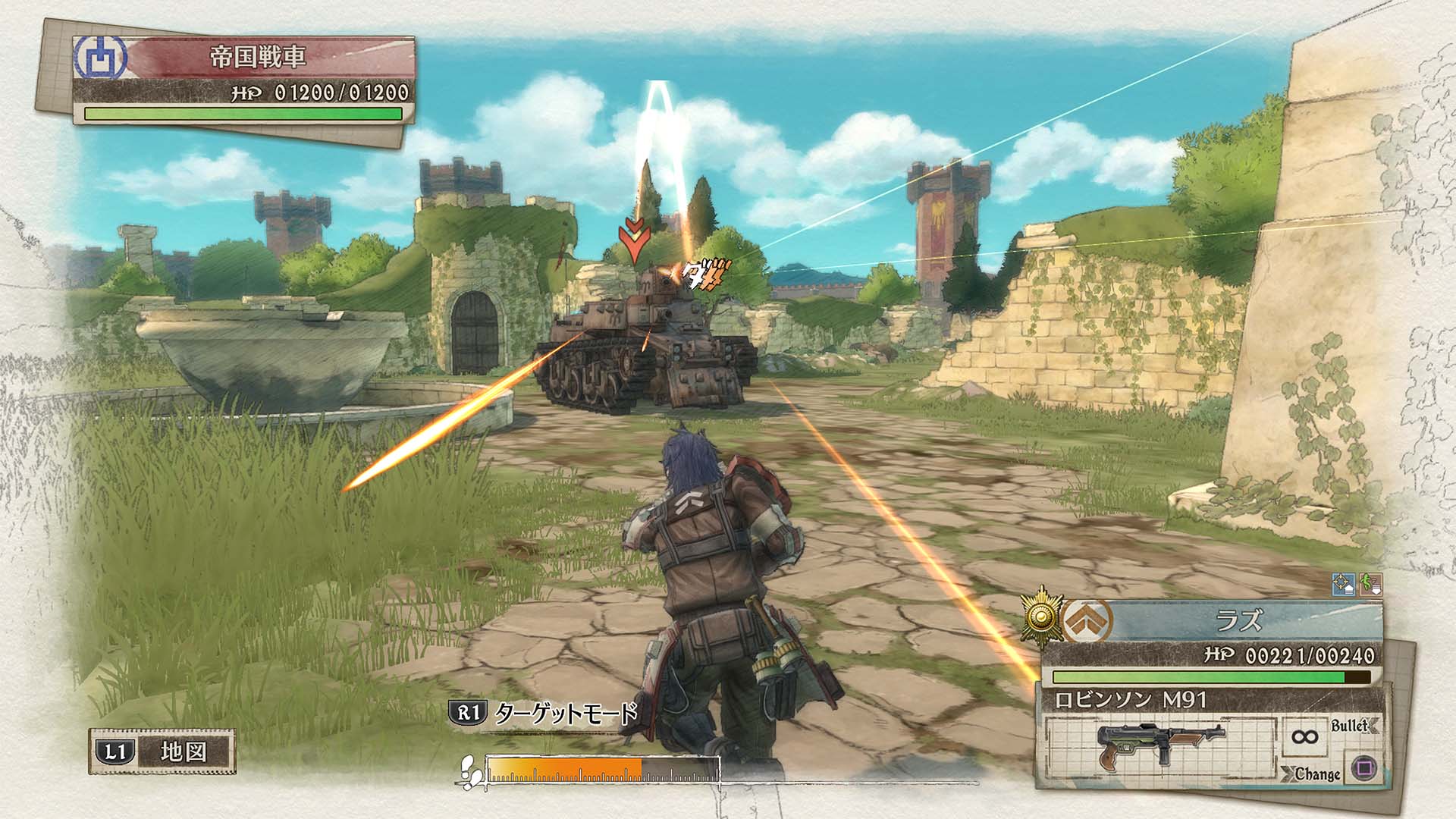Select the blue accuracy-up status icon

coord(1343,585)
